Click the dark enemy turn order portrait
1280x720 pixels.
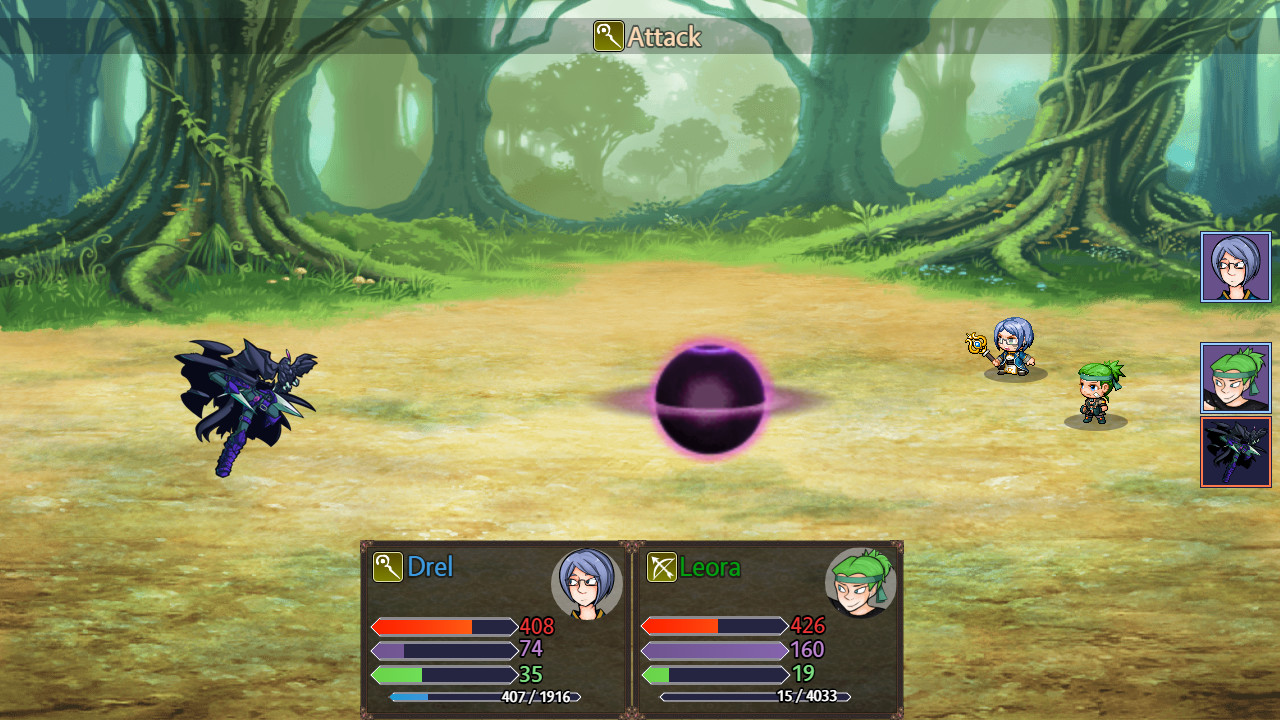tap(1235, 452)
